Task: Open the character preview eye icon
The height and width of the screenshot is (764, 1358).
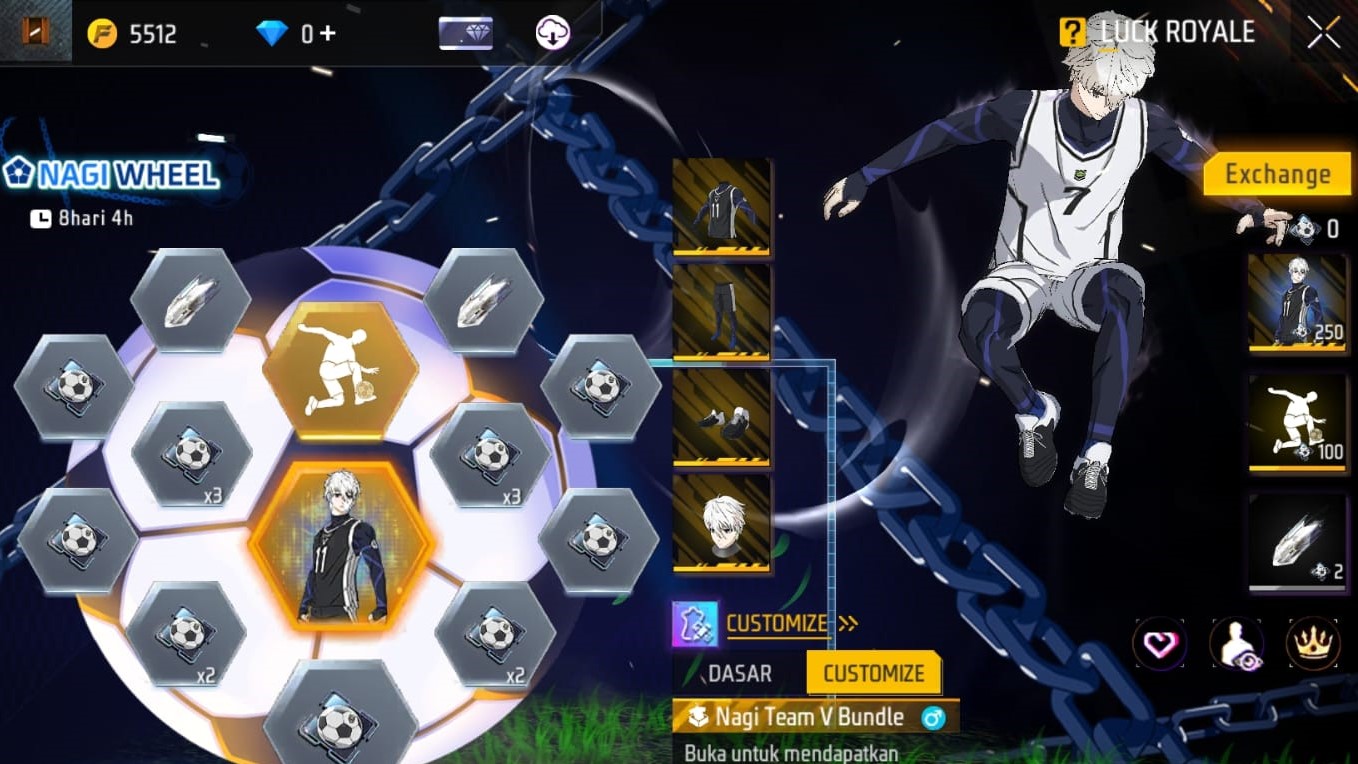Action: coord(1236,643)
